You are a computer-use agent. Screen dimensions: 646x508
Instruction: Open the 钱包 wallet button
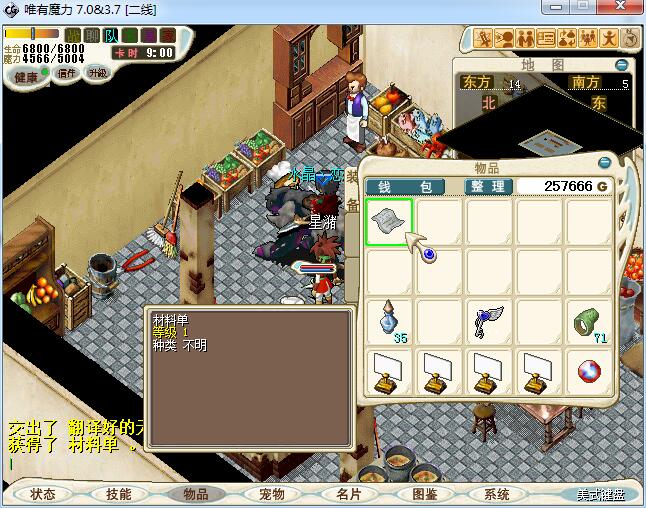(x=405, y=186)
